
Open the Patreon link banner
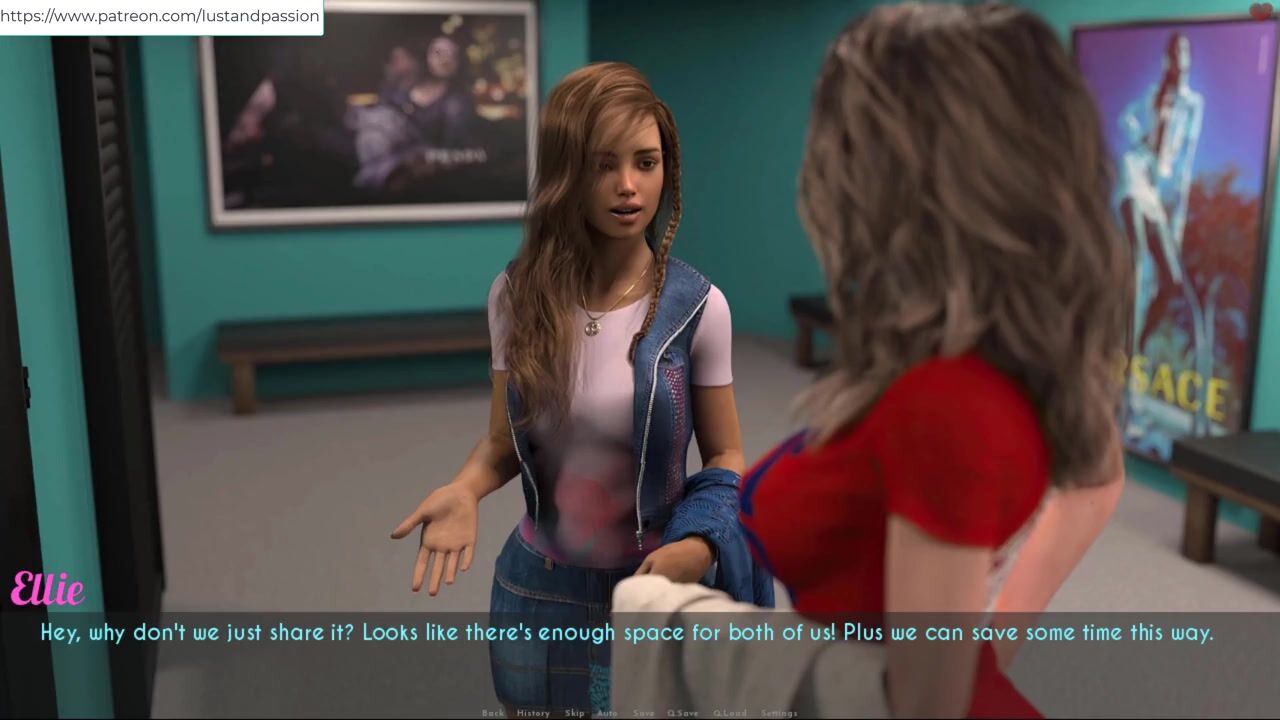click(161, 16)
